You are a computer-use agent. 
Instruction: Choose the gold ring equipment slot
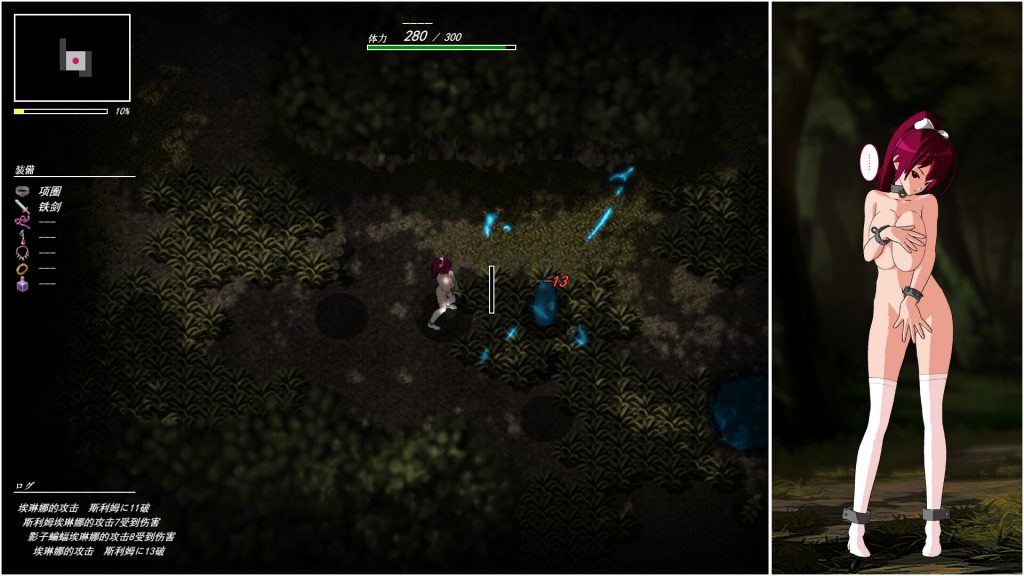tap(23, 268)
